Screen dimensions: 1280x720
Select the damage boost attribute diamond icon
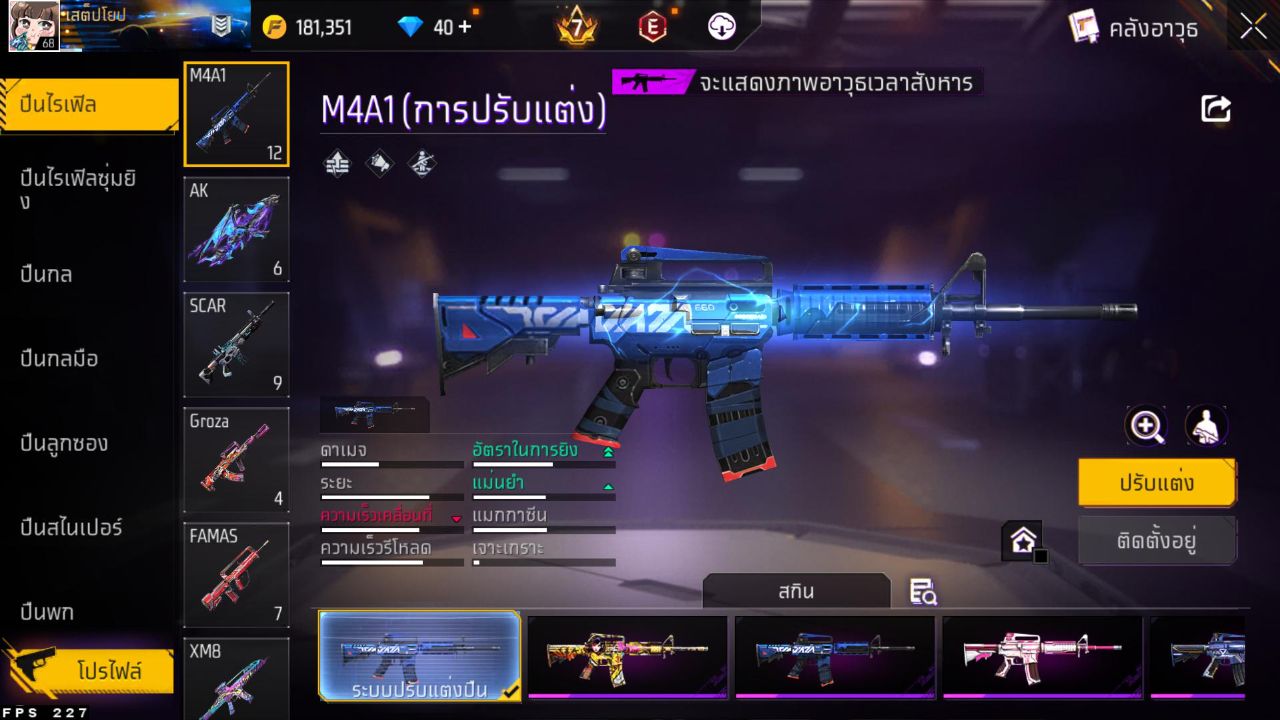click(337, 163)
